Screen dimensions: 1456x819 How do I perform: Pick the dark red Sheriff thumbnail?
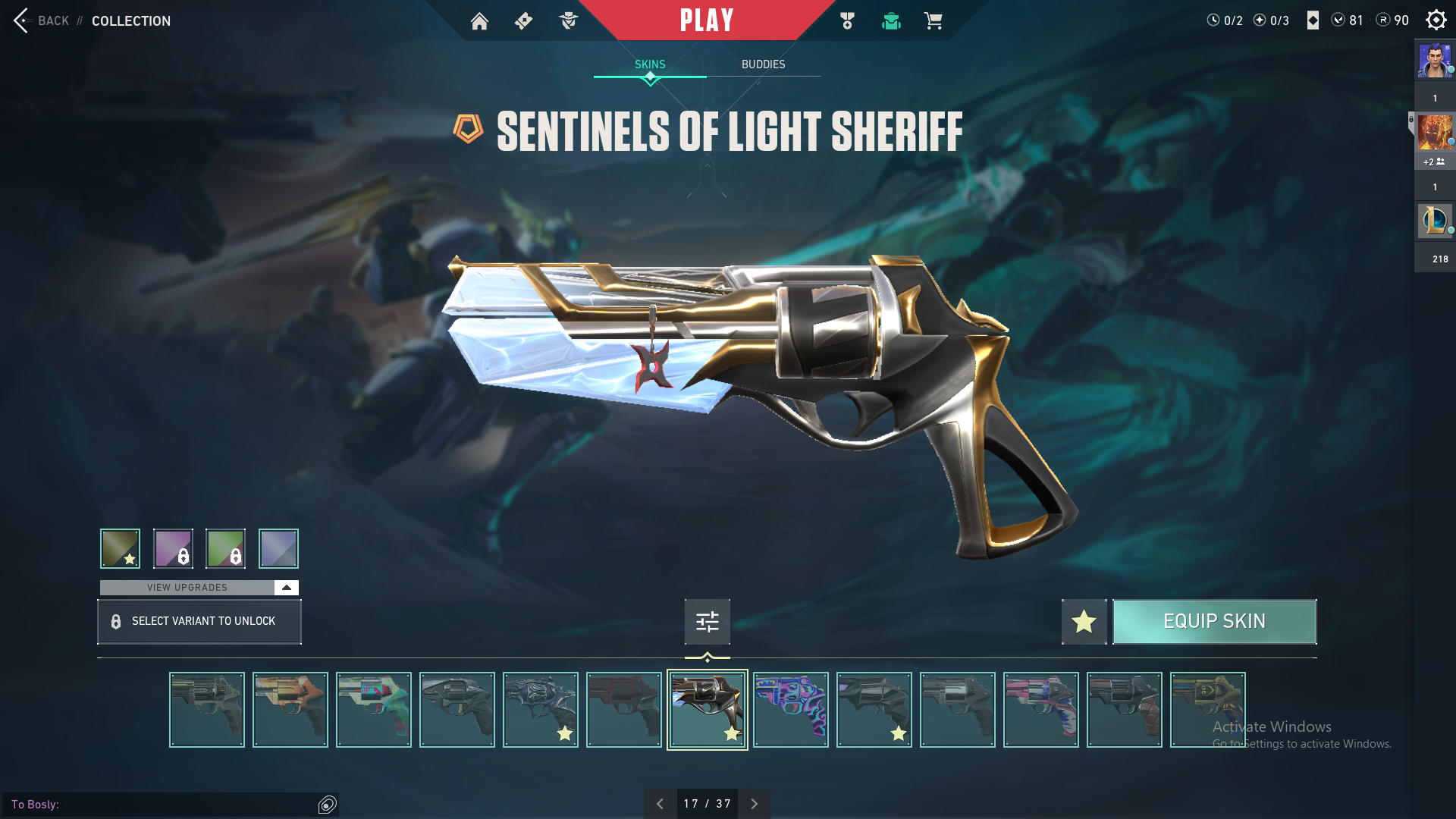tap(623, 710)
